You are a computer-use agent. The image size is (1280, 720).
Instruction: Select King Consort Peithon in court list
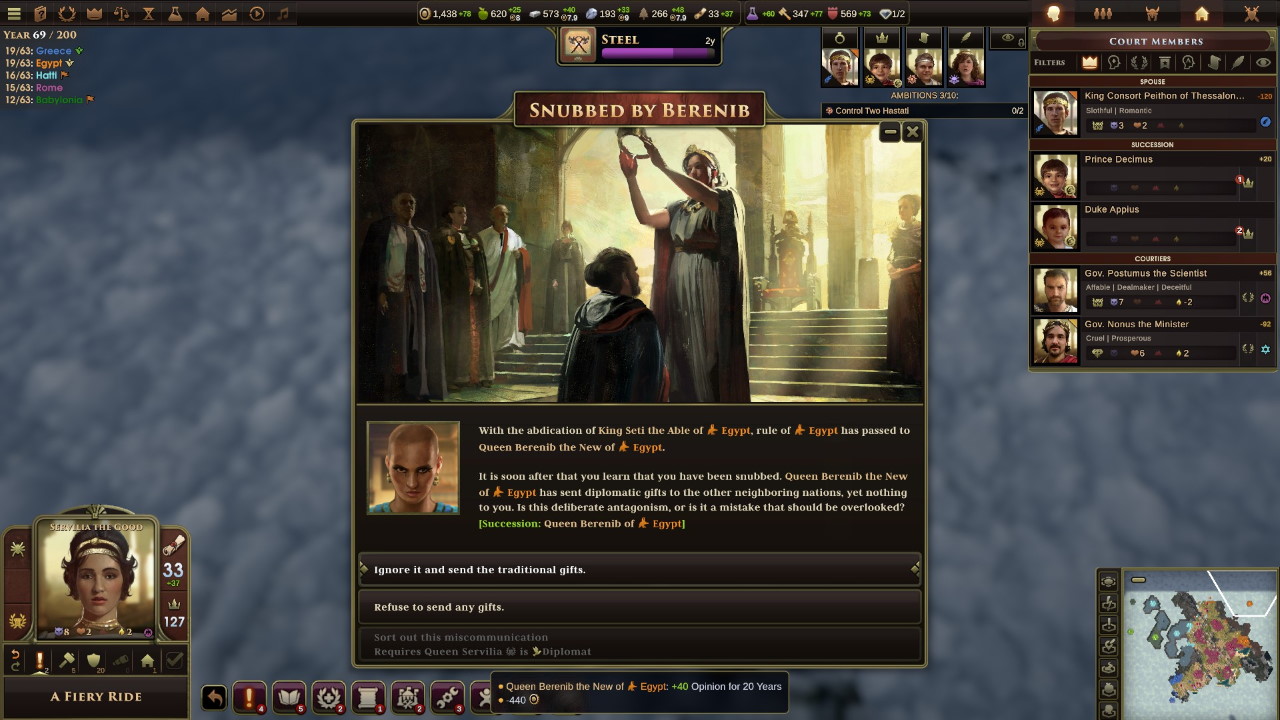[x=1153, y=112]
